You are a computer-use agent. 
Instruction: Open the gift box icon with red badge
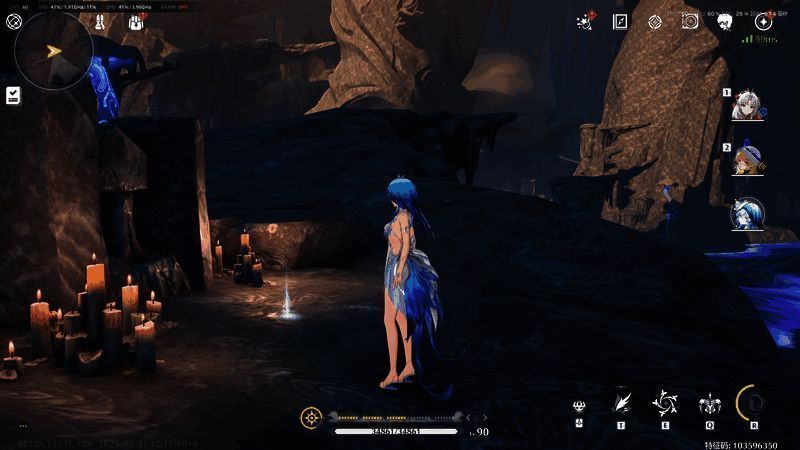(x=135, y=22)
